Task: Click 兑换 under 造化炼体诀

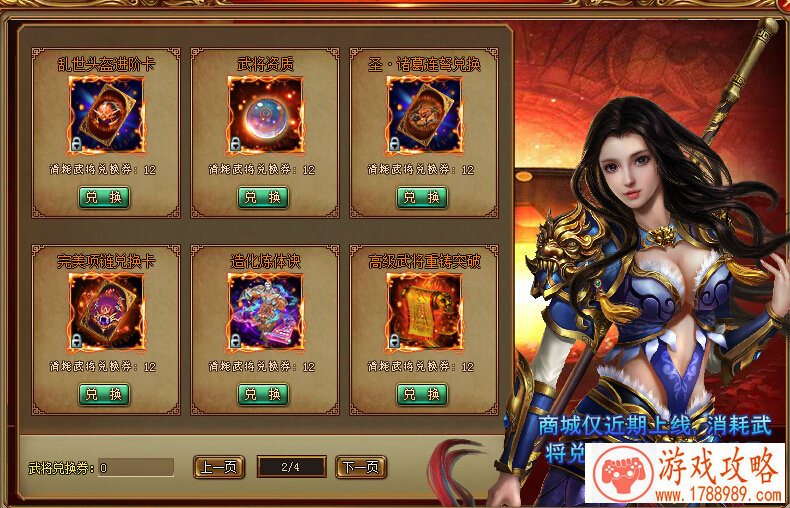Action: (x=264, y=394)
